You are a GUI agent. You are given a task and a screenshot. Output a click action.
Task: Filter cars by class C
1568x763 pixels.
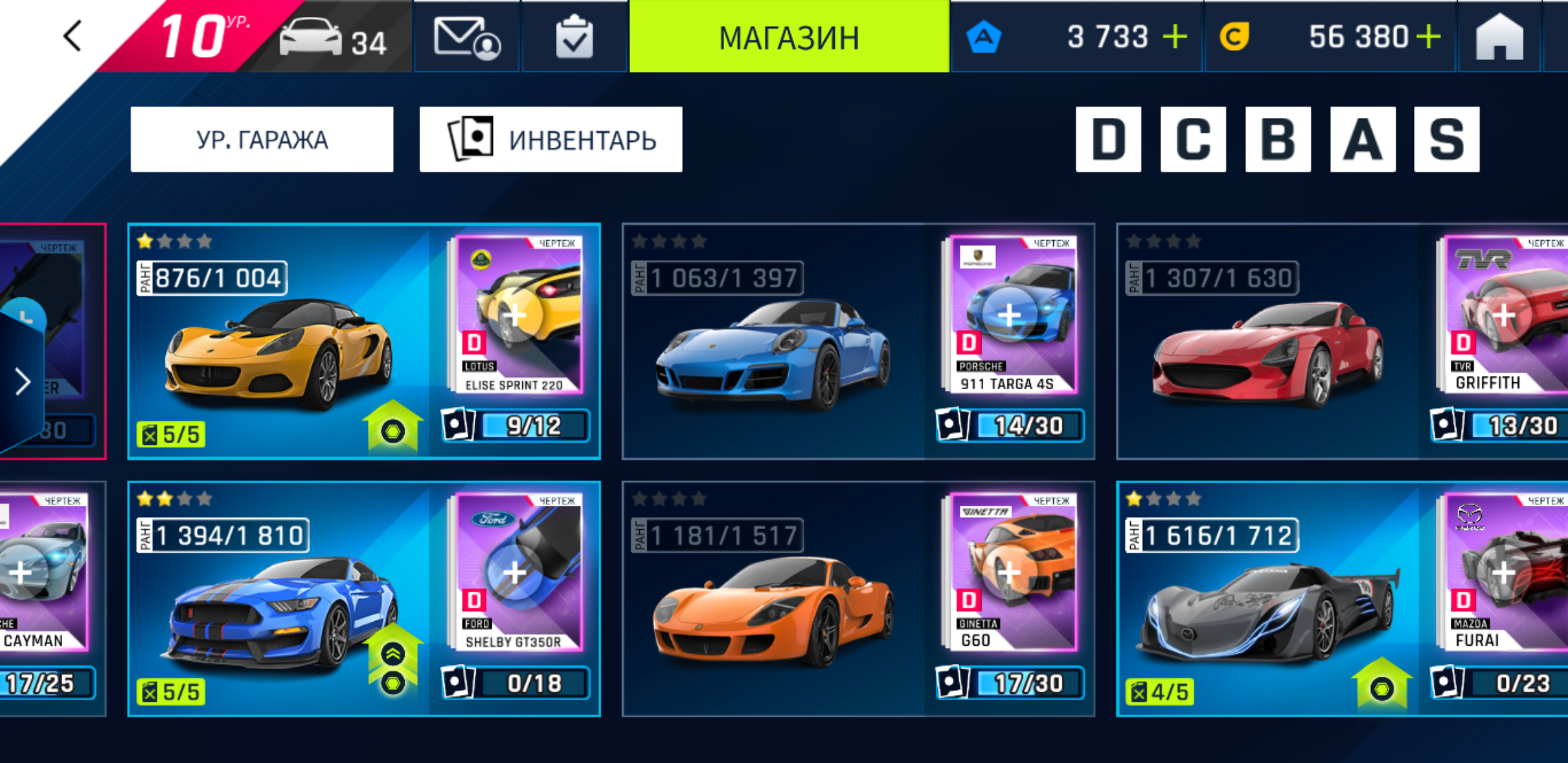coord(1193,139)
